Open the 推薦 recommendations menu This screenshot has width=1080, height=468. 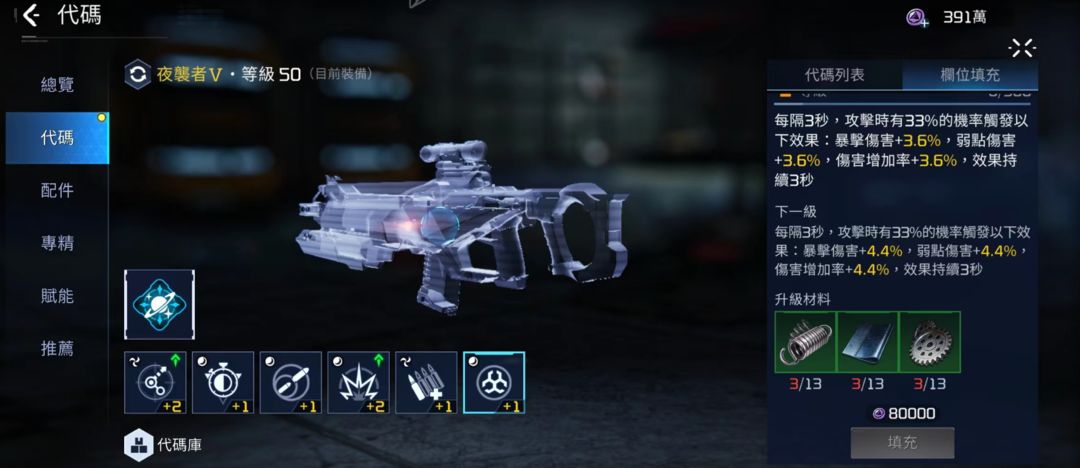coord(57,349)
